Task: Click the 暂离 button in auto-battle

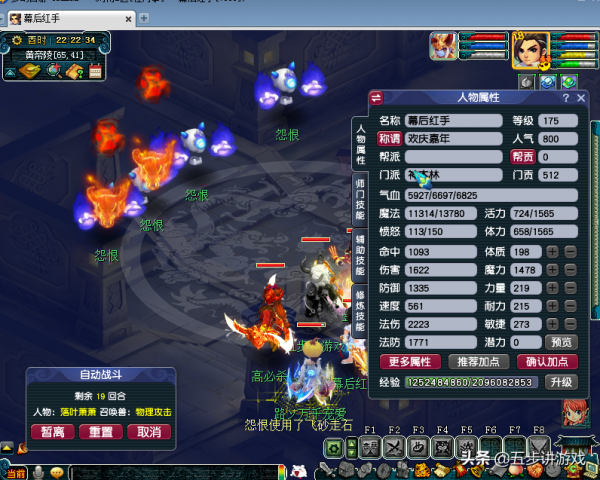Action: 53,432
